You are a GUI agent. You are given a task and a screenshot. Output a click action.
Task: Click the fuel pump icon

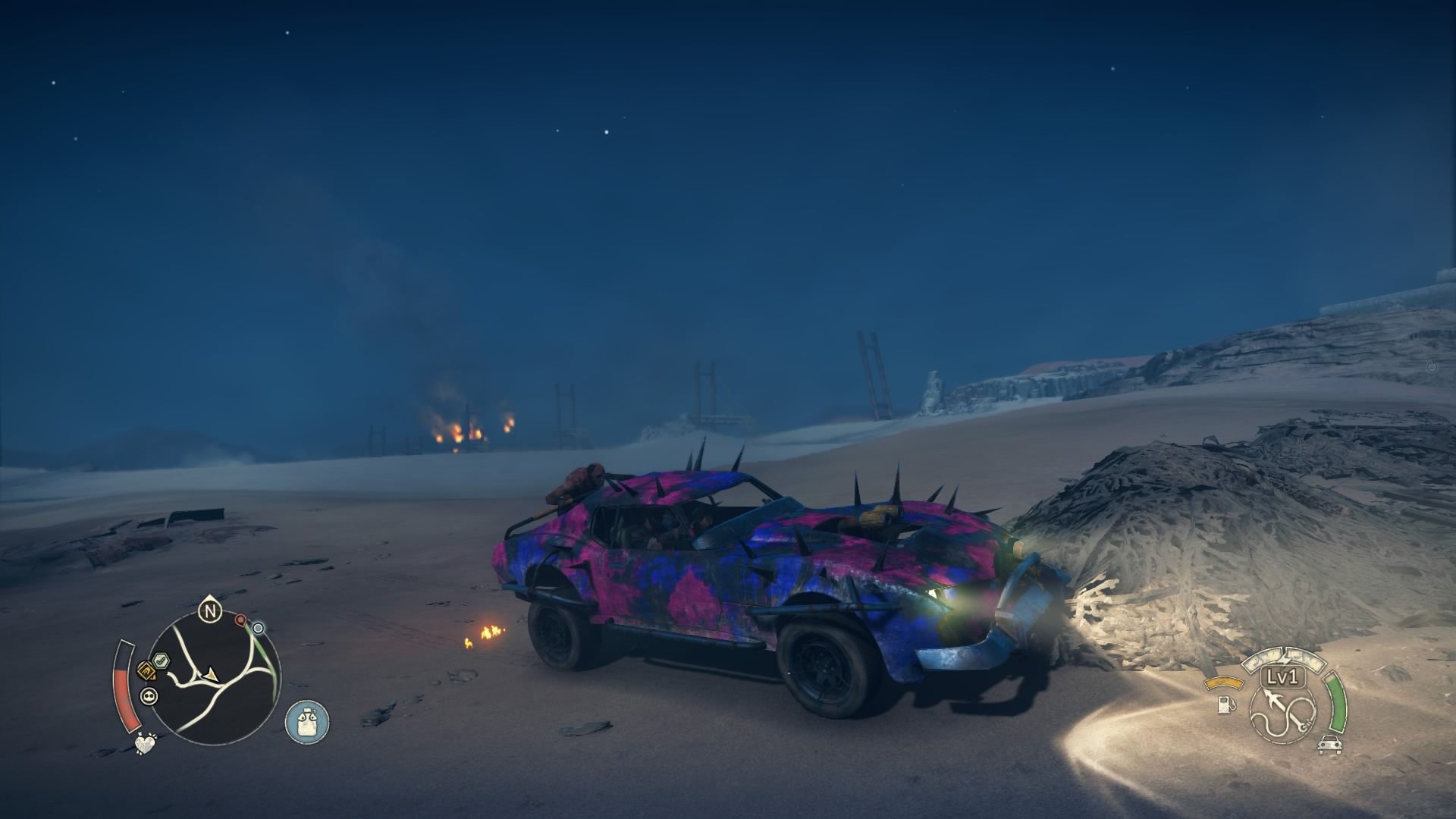[x=1223, y=704]
